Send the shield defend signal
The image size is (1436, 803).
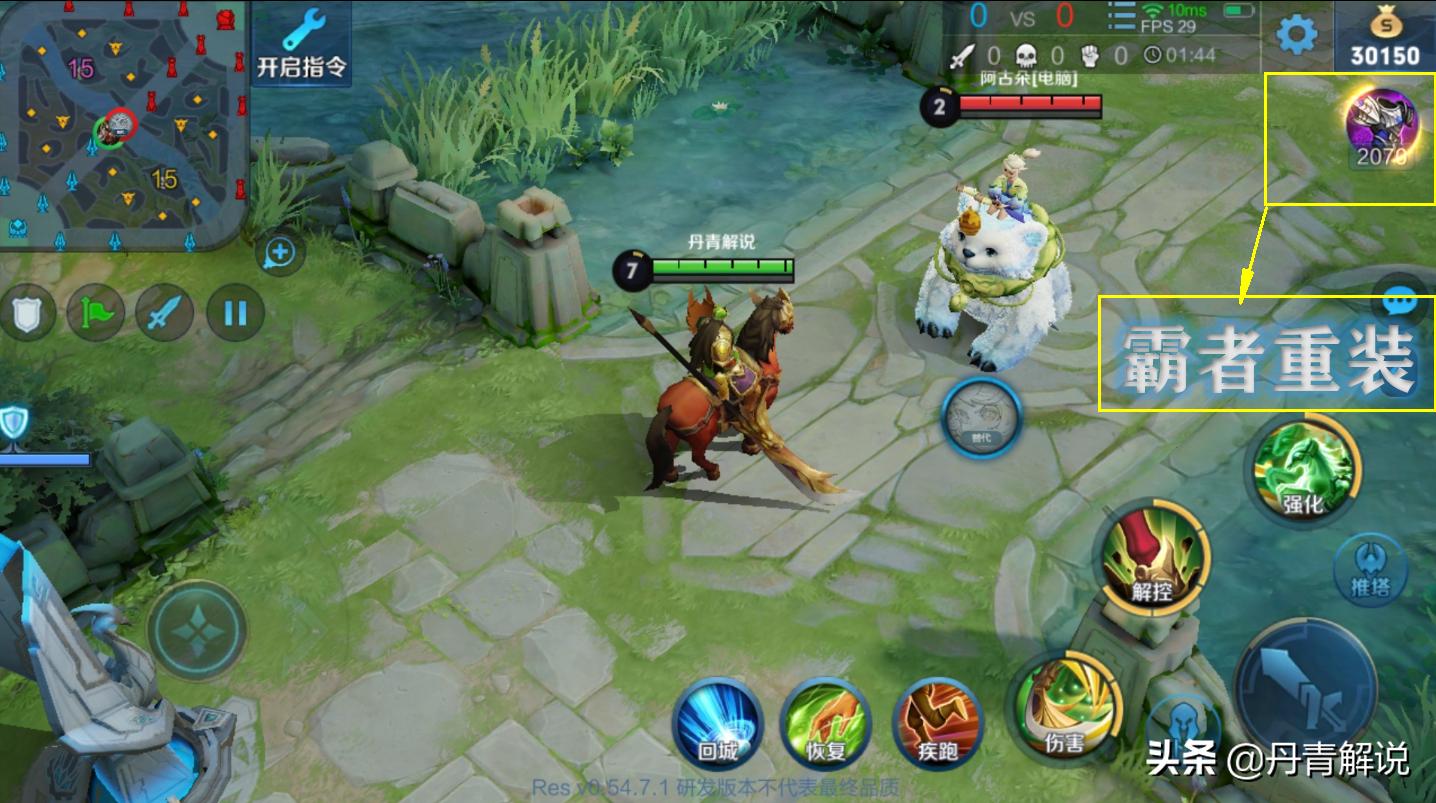click(27, 313)
